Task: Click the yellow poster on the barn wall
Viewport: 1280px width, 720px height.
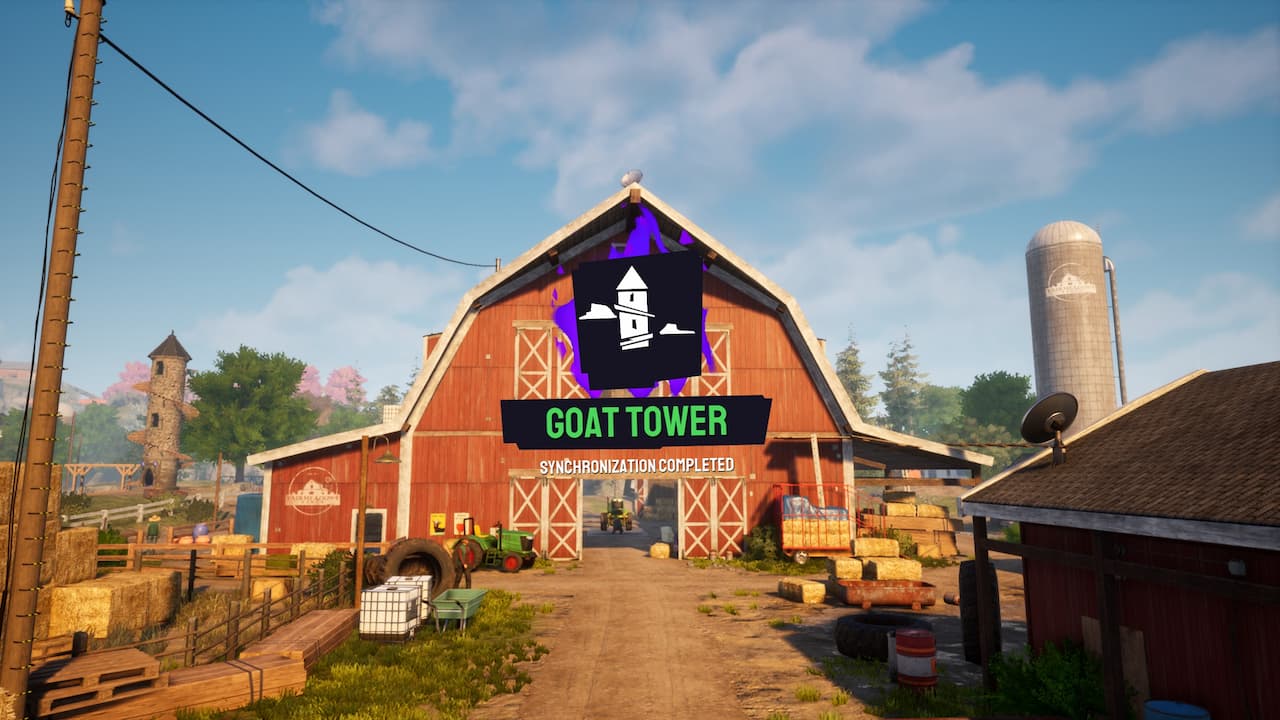Action: click(437, 525)
